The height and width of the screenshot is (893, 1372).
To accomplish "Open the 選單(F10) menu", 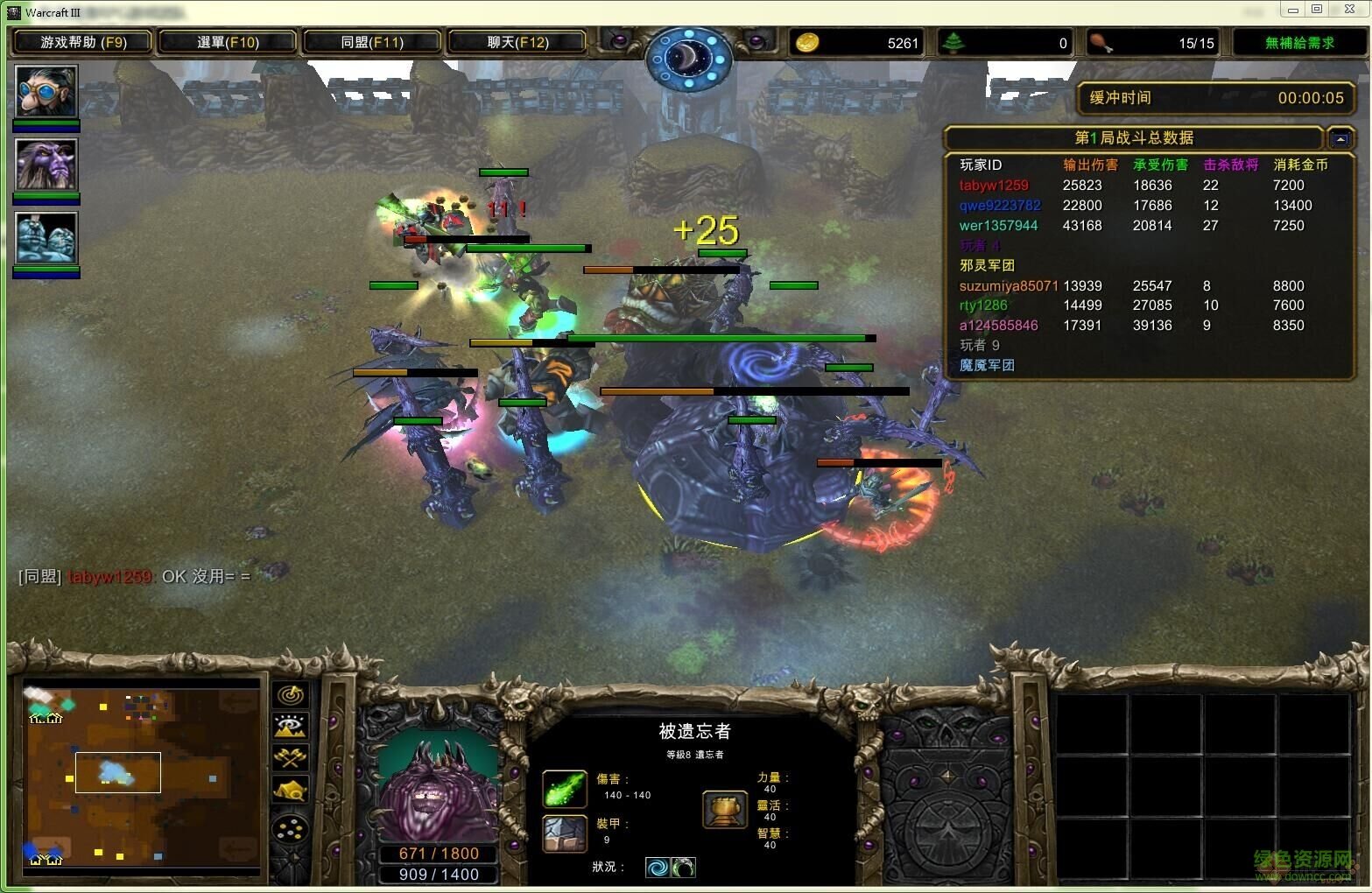I will [x=228, y=41].
